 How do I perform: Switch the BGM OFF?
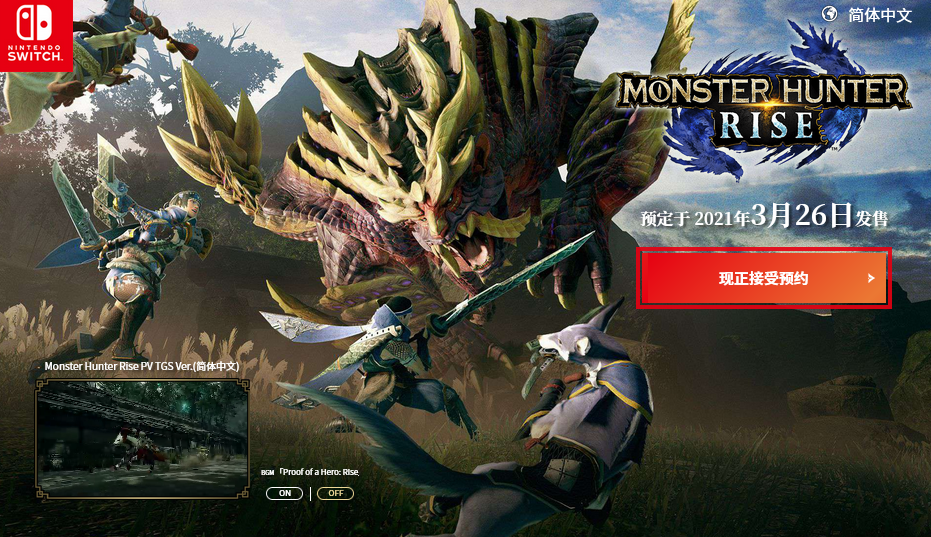tap(335, 493)
